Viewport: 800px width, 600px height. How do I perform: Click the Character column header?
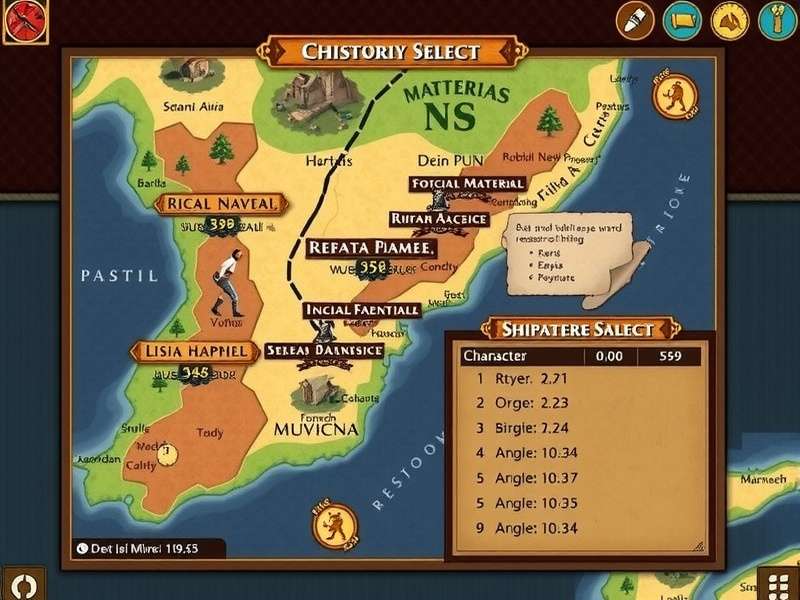(x=495, y=355)
